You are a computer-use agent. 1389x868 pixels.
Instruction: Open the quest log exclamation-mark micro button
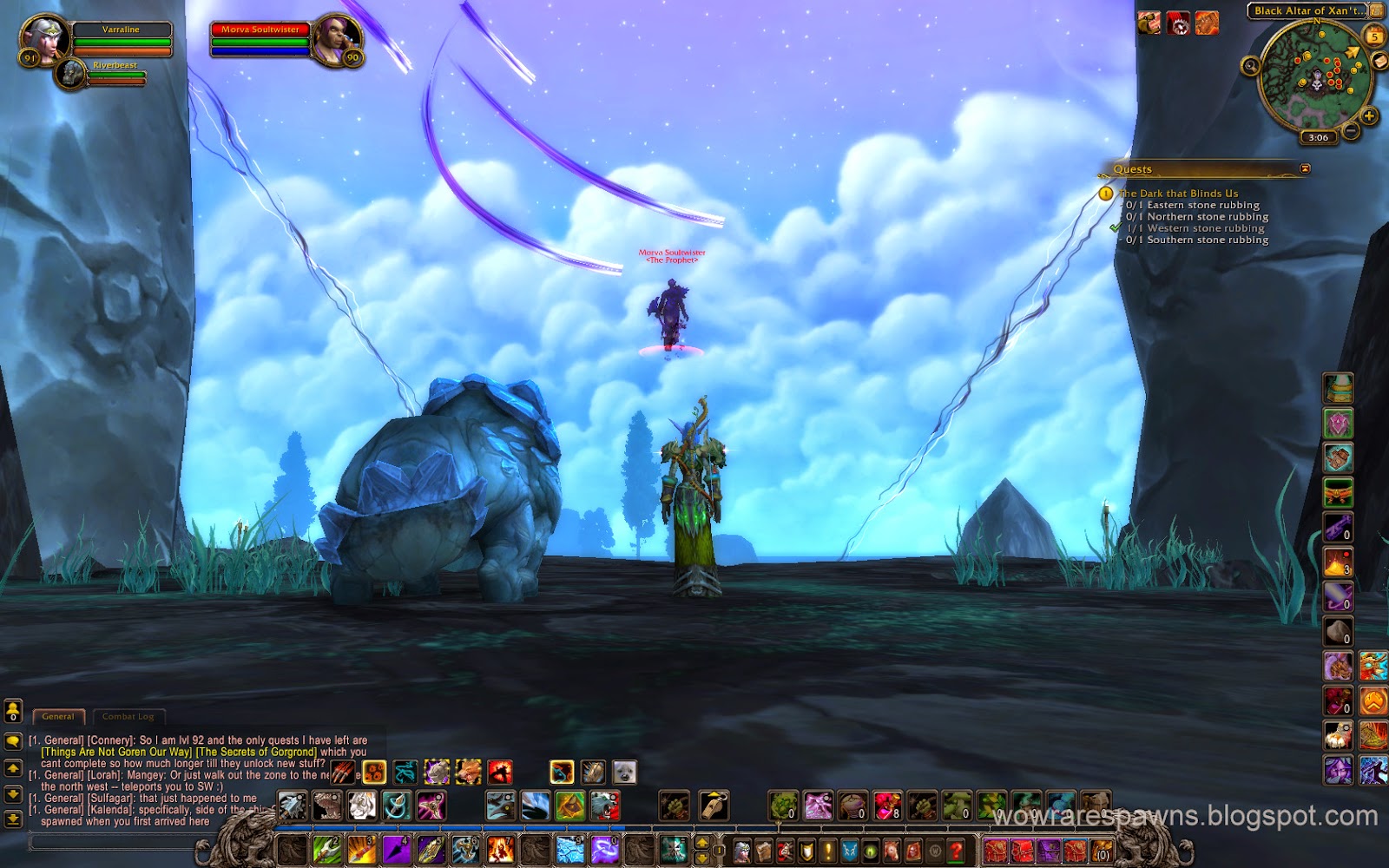tap(829, 851)
